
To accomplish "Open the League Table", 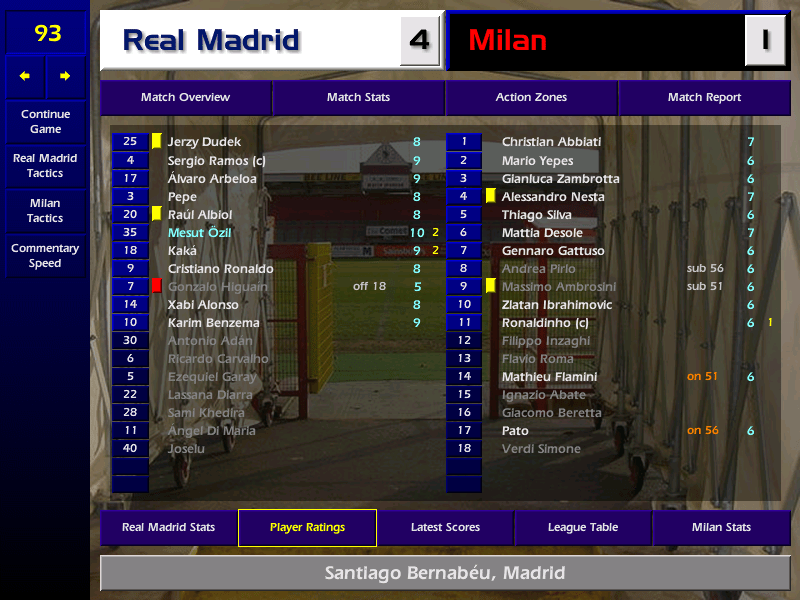I will [583, 528].
